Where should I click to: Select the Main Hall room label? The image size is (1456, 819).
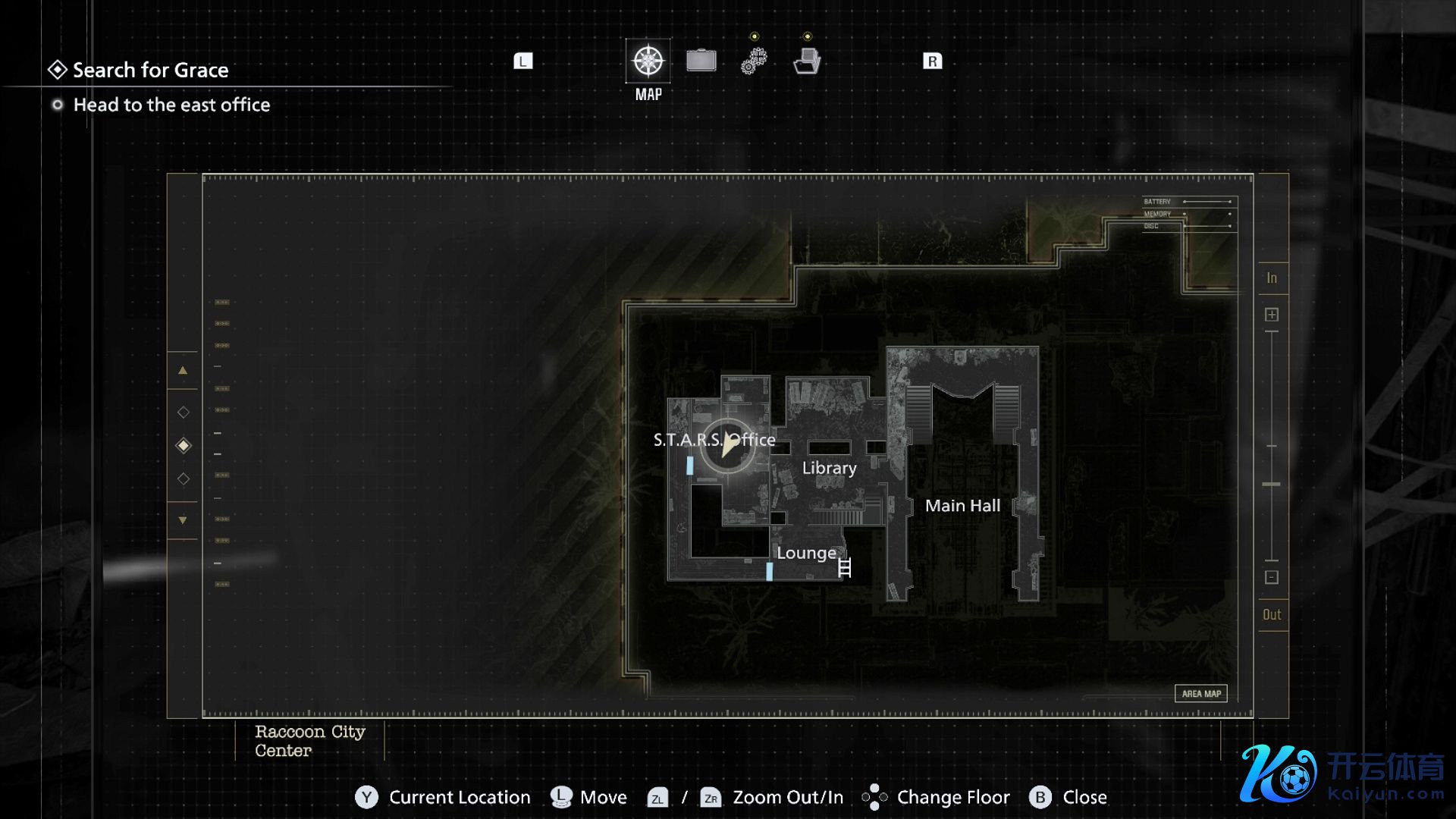962,506
